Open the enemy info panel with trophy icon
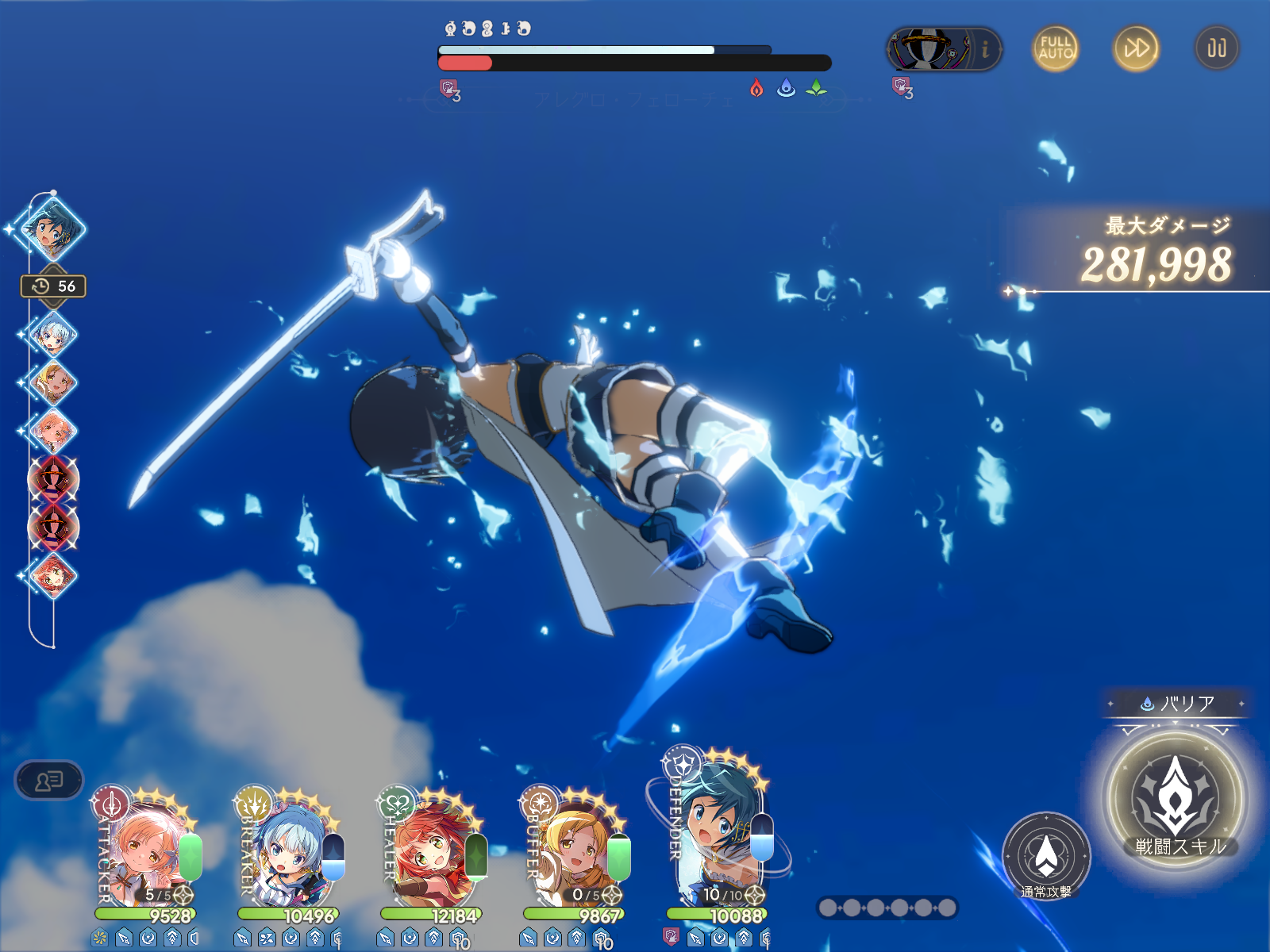Image resolution: width=1270 pixels, height=952 pixels. [944, 49]
